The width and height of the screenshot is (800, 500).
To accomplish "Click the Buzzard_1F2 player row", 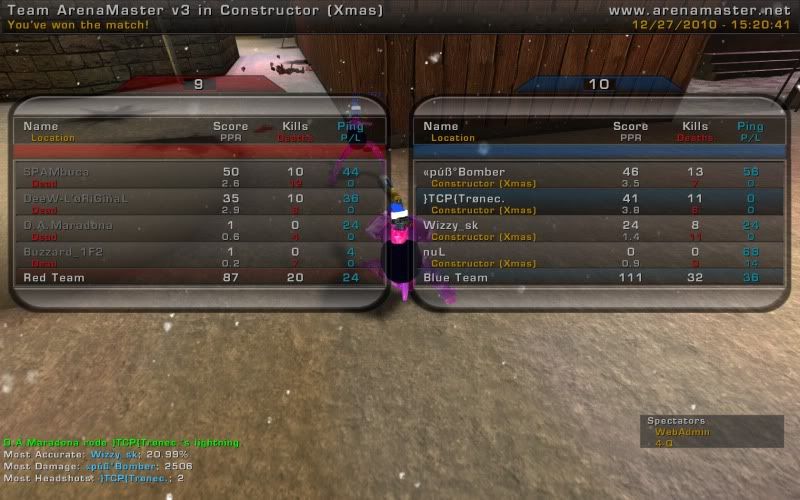I will coord(198,257).
